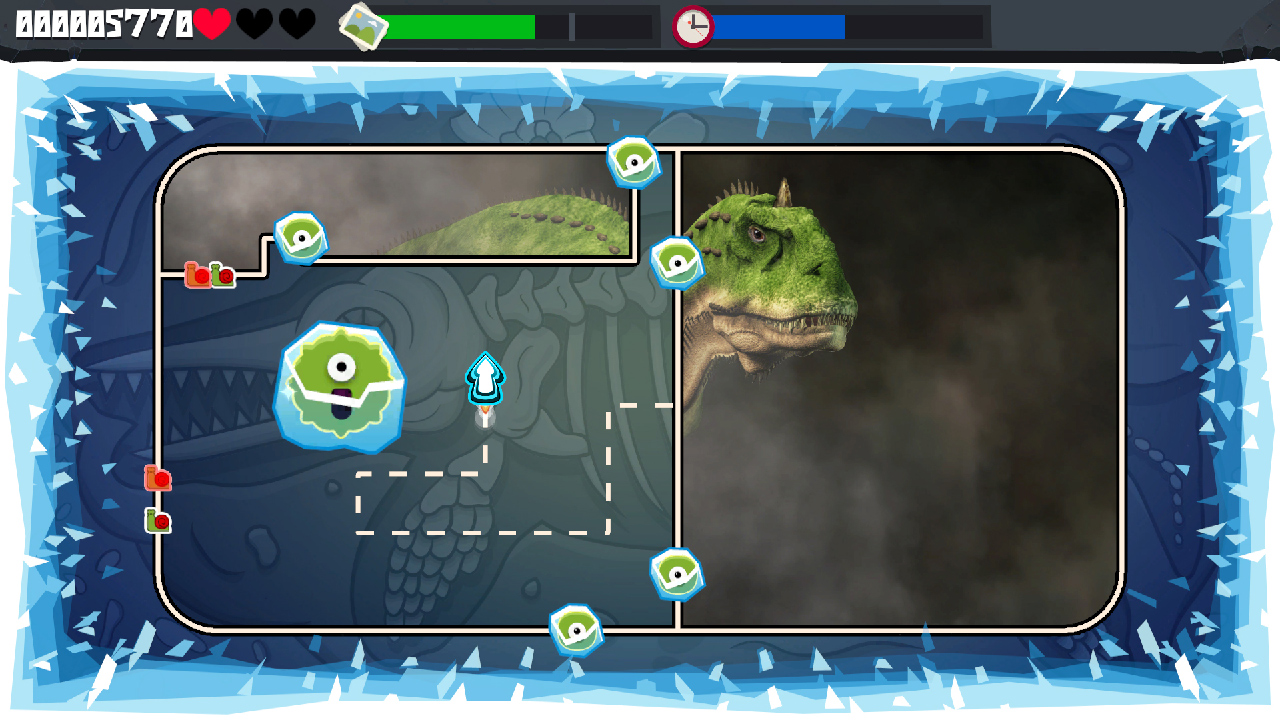Click the monster bubble at the maze bottom
The width and height of the screenshot is (1280, 720).
click(x=575, y=628)
